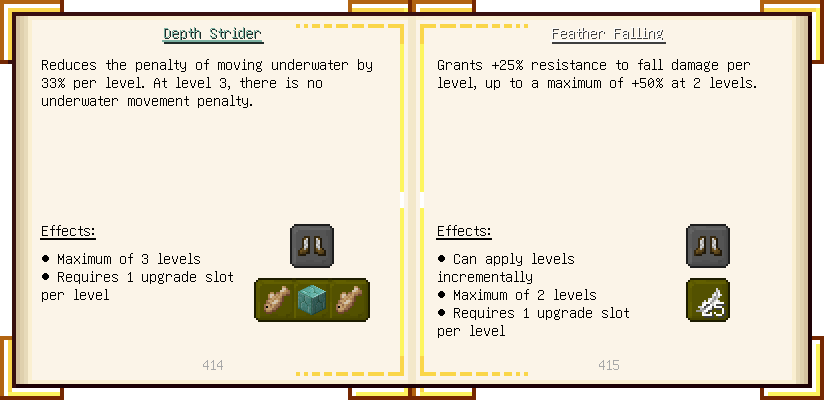The image size is (824, 400).
Task: Select the fish right of the prismarine block
Action: [x=349, y=300]
